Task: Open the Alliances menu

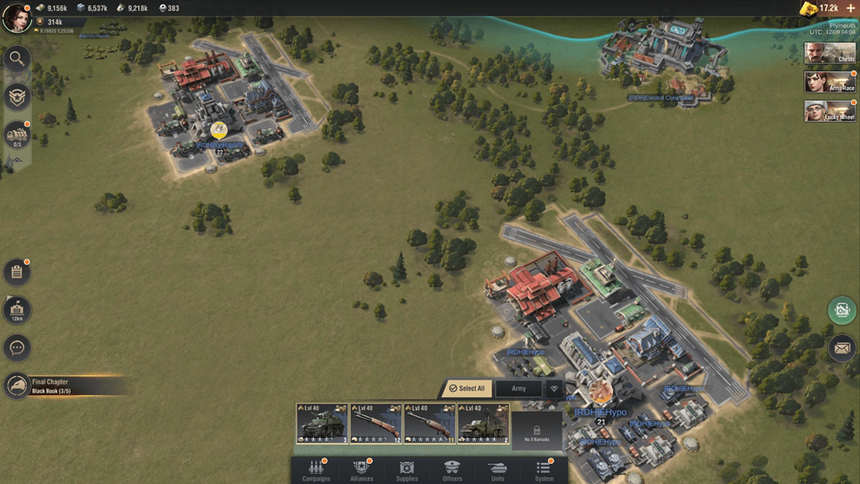Action: point(362,470)
